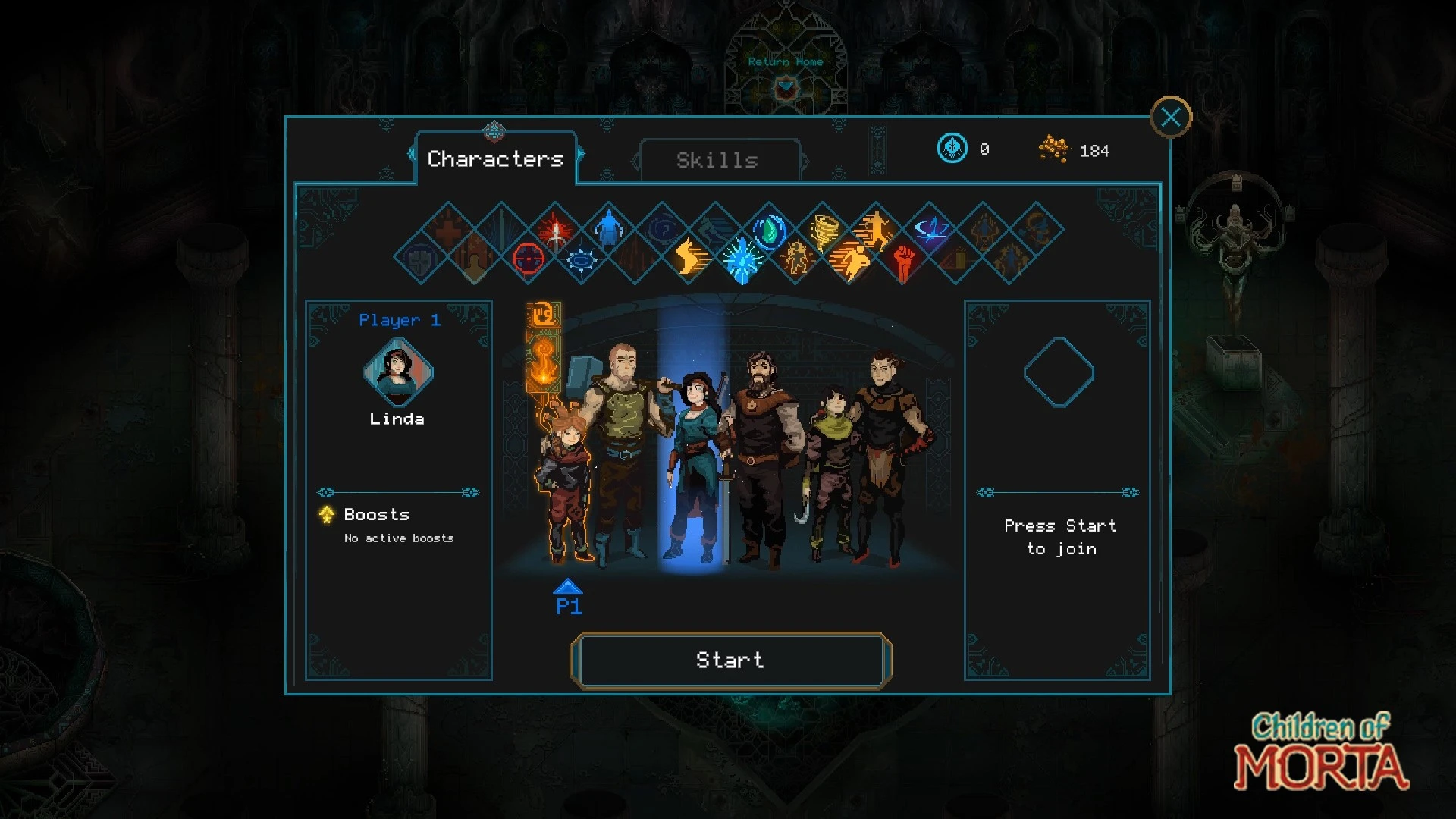The image size is (1456, 819).
Task: Start the run with the Start button
Action: click(x=730, y=661)
